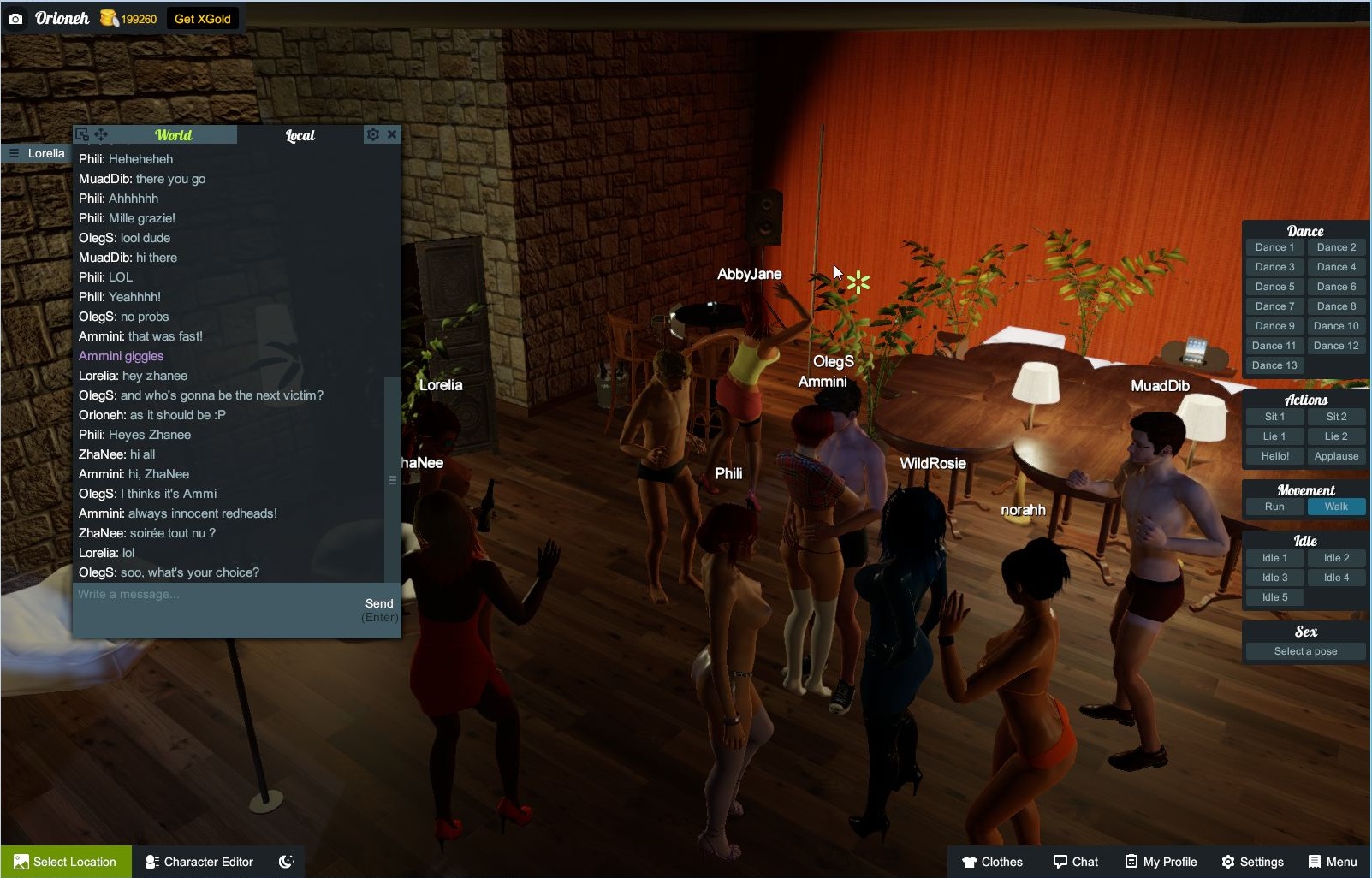Pick the Idle 3 pose

(1274, 578)
